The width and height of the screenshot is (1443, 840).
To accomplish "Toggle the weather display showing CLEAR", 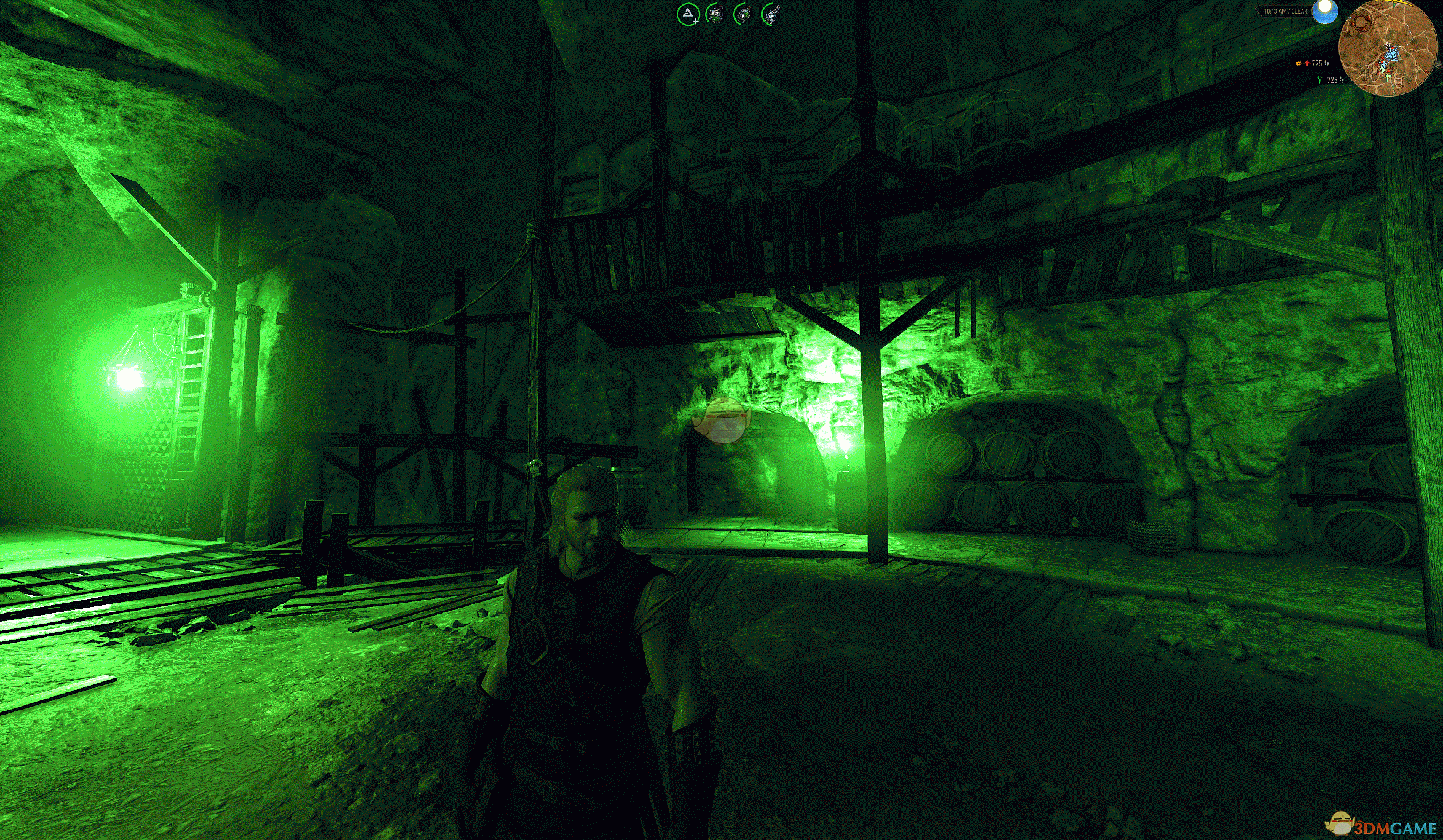I will pos(1295,11).
